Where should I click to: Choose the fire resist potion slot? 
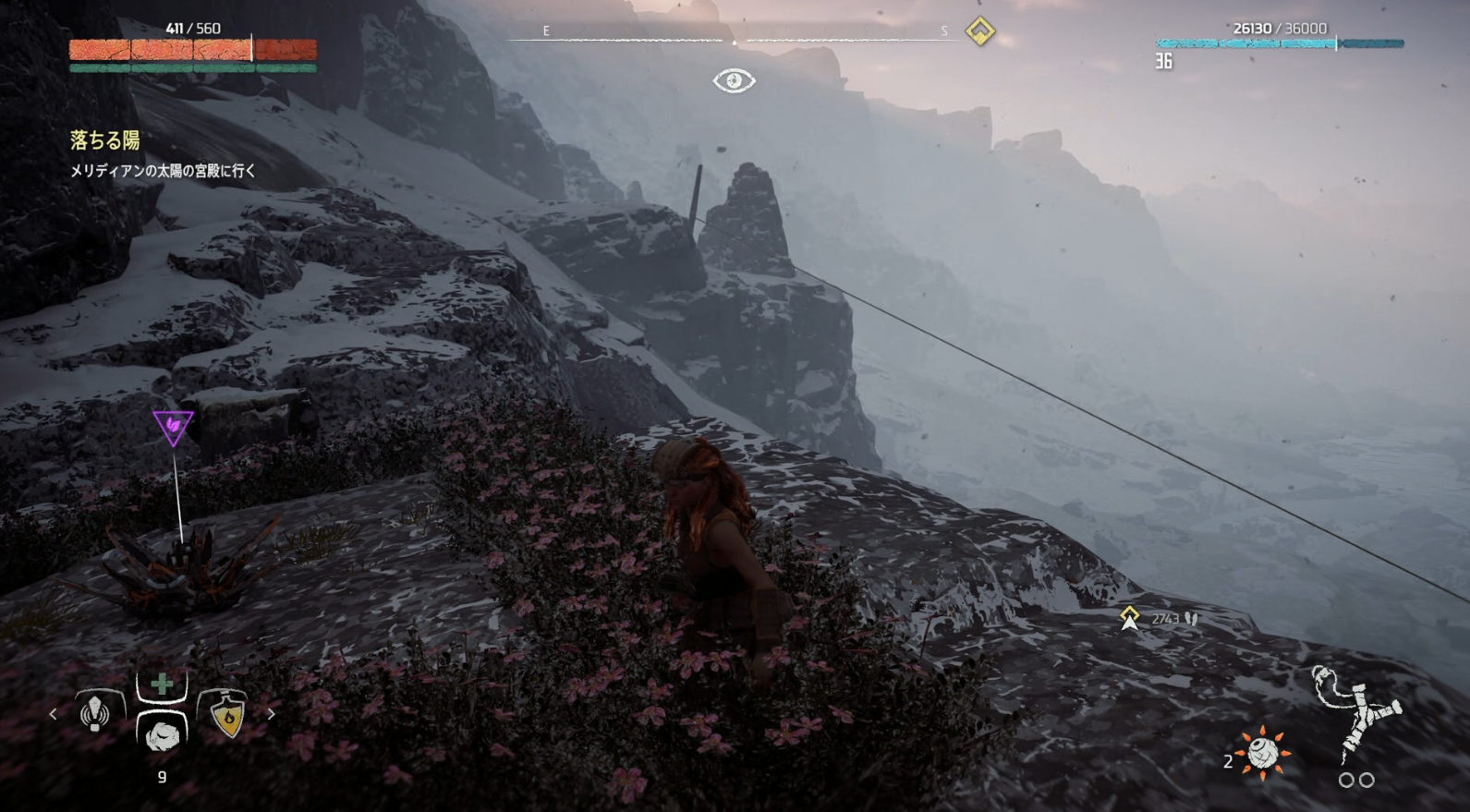coord(227,714)
